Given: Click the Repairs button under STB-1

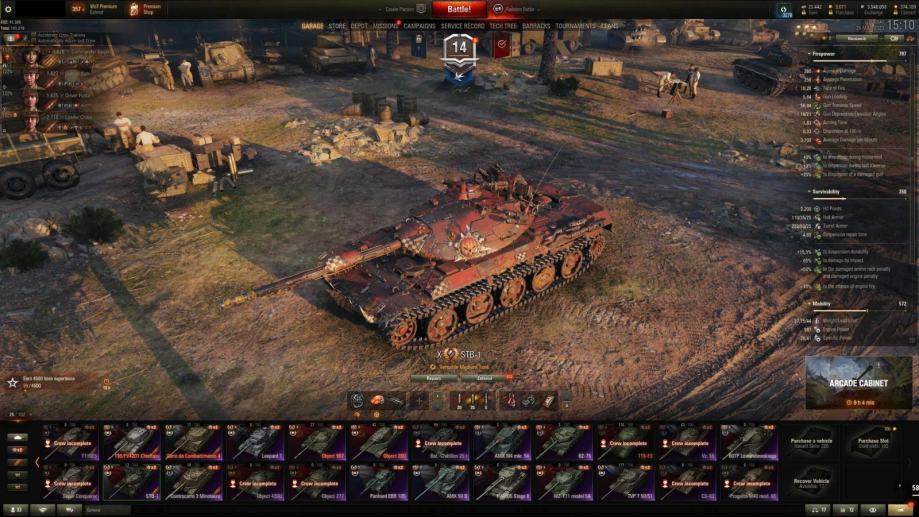Looking at the screenshot, I should point(434,378).
